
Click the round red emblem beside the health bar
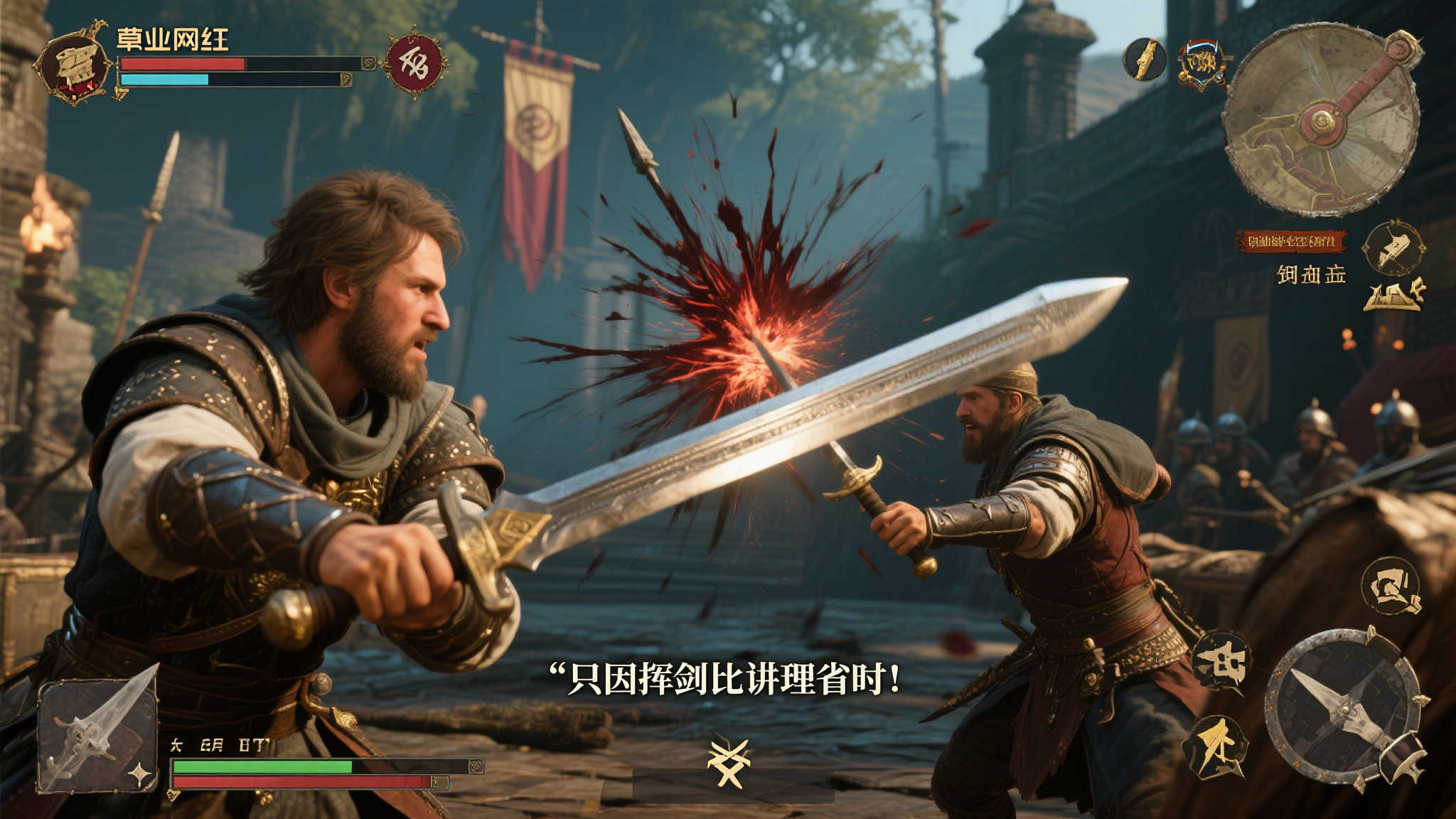point(414,63)
